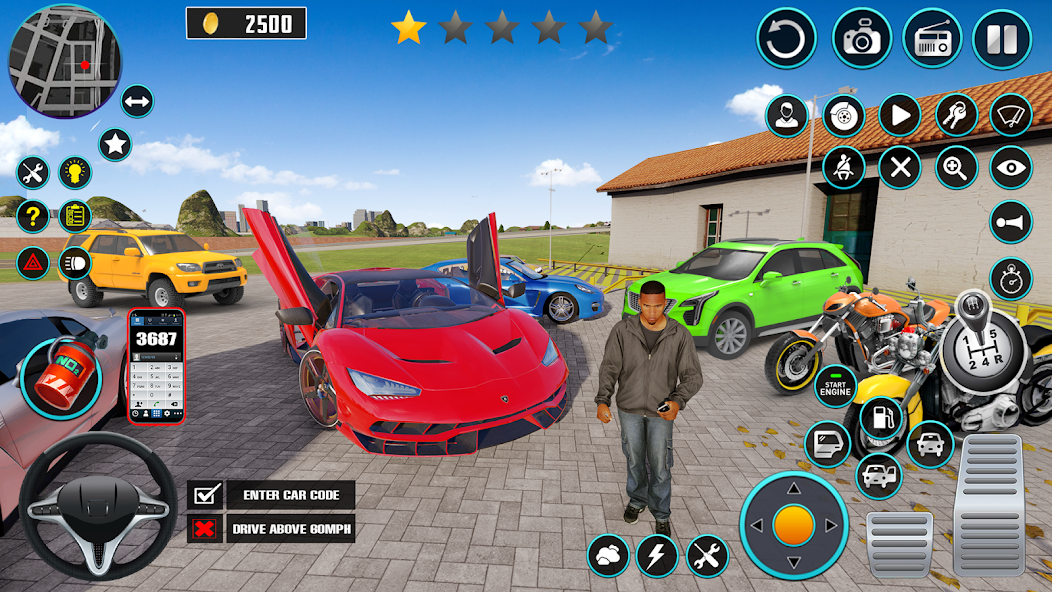Toggle the seatbelt icon
The width and height of the screenshot is (1052, 592).
point(843,167)
